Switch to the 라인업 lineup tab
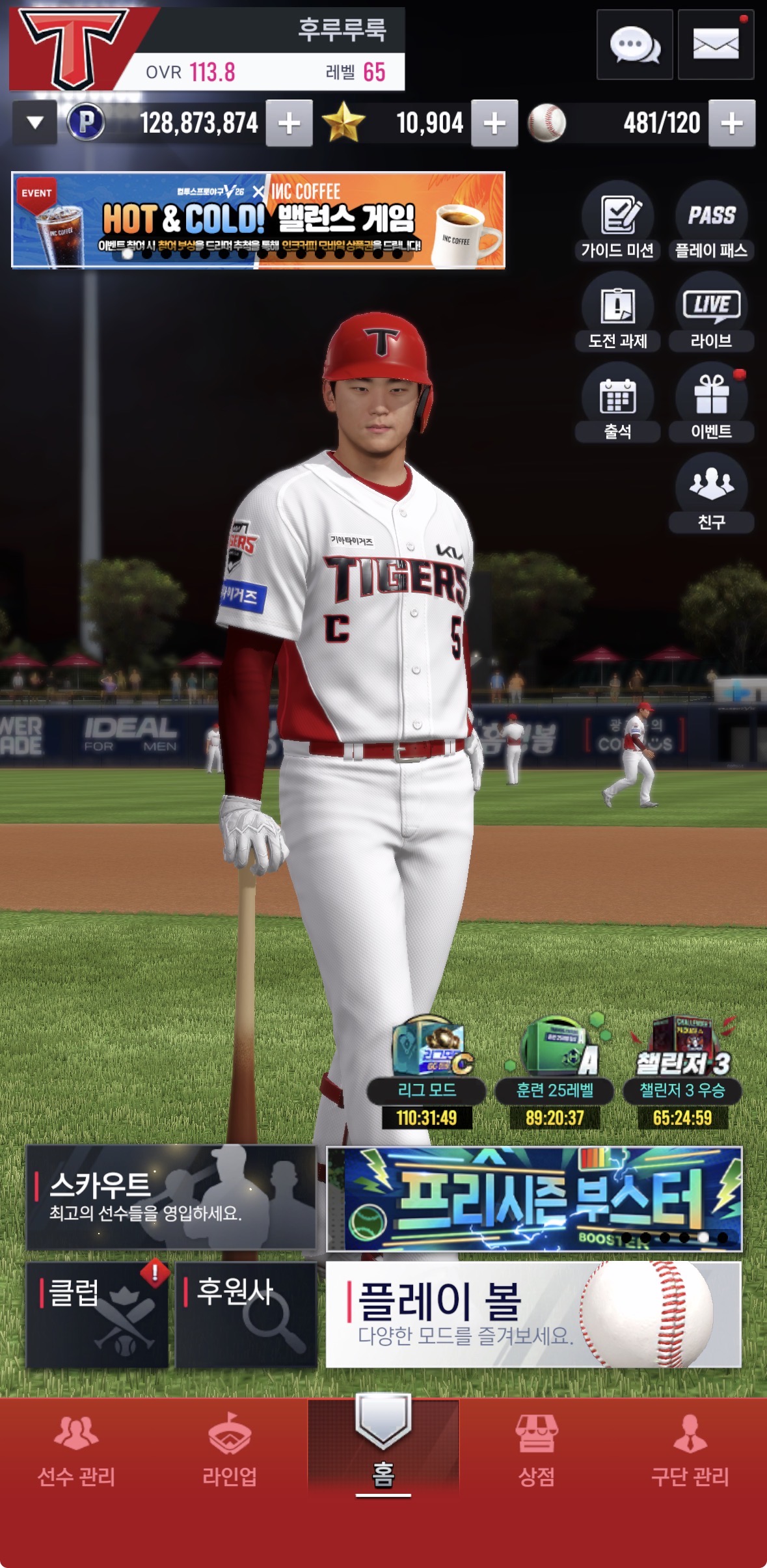The height and width of the screenshot is (1568, 767). (x=230, y=1448)
